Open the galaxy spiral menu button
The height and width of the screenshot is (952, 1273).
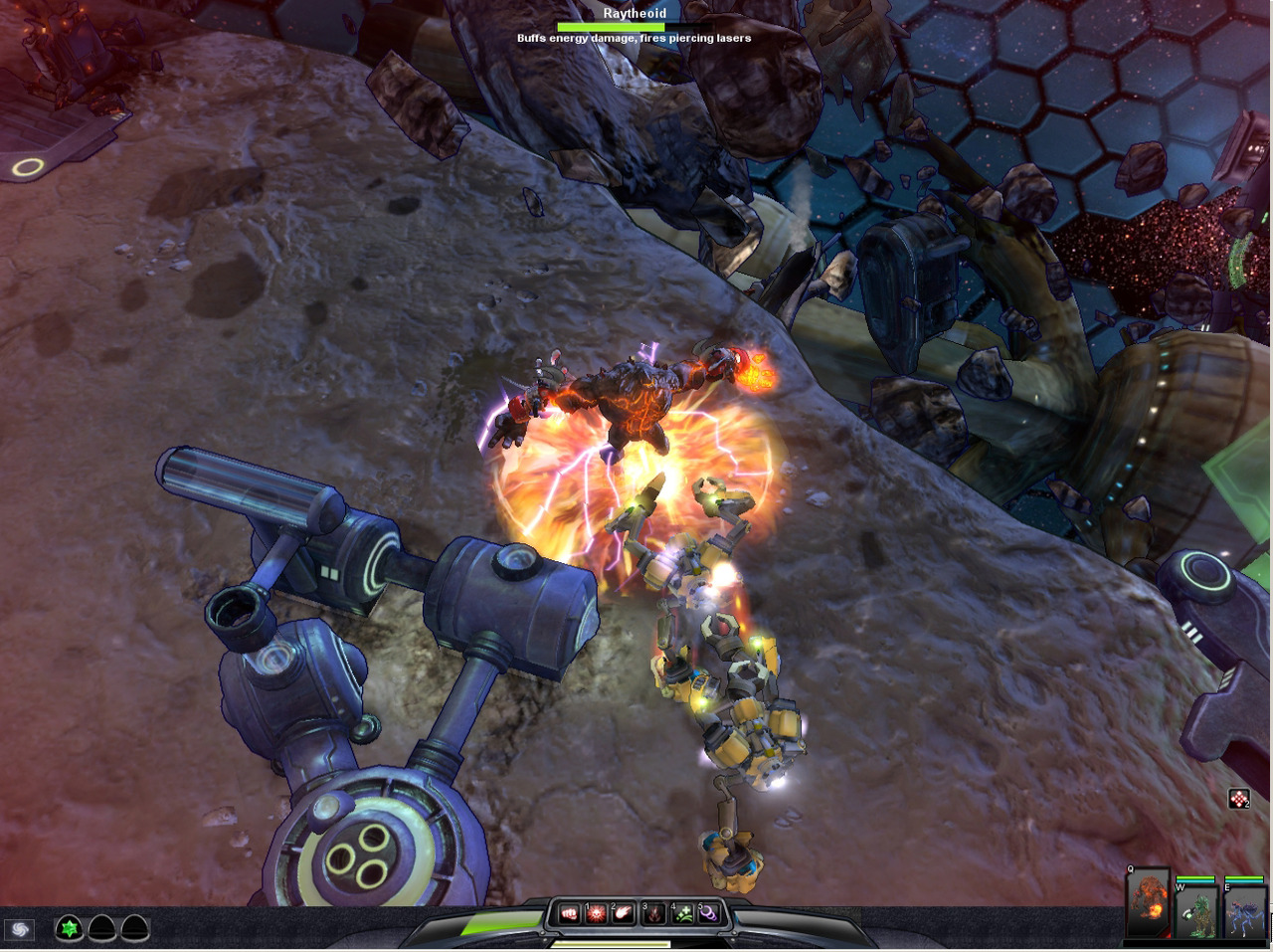[19, 929]
